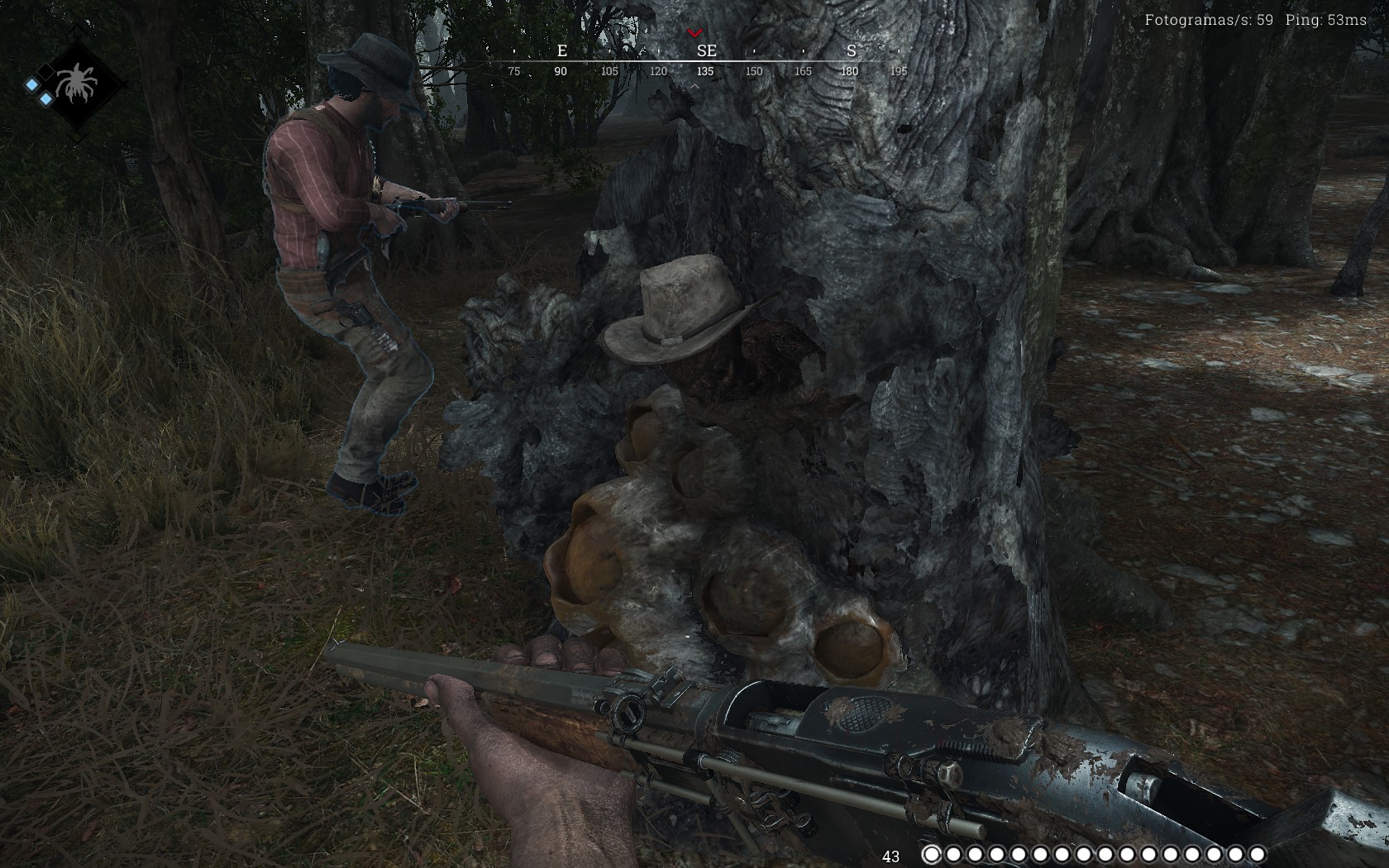This screenshot has width=1389, height=868.
Task: Click the second lit clue diamond
Action: coord(45,98)
